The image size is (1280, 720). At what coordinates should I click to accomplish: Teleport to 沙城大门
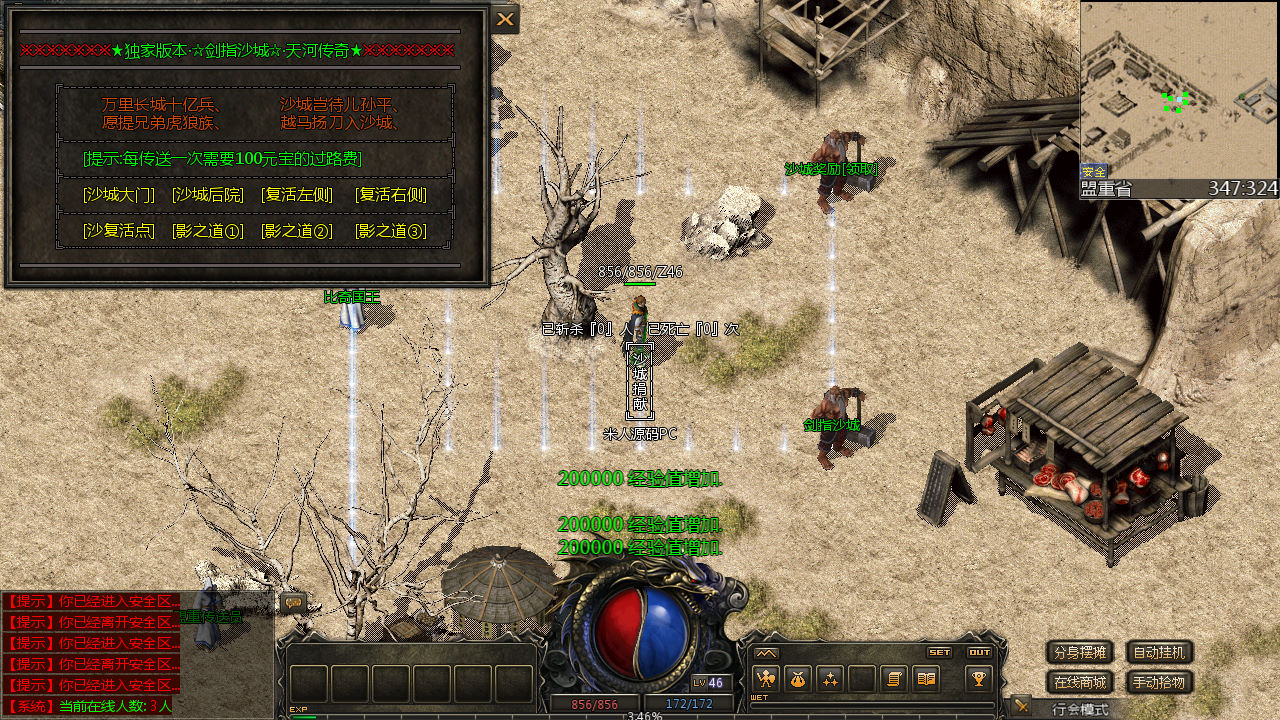[x=119, y=195]
